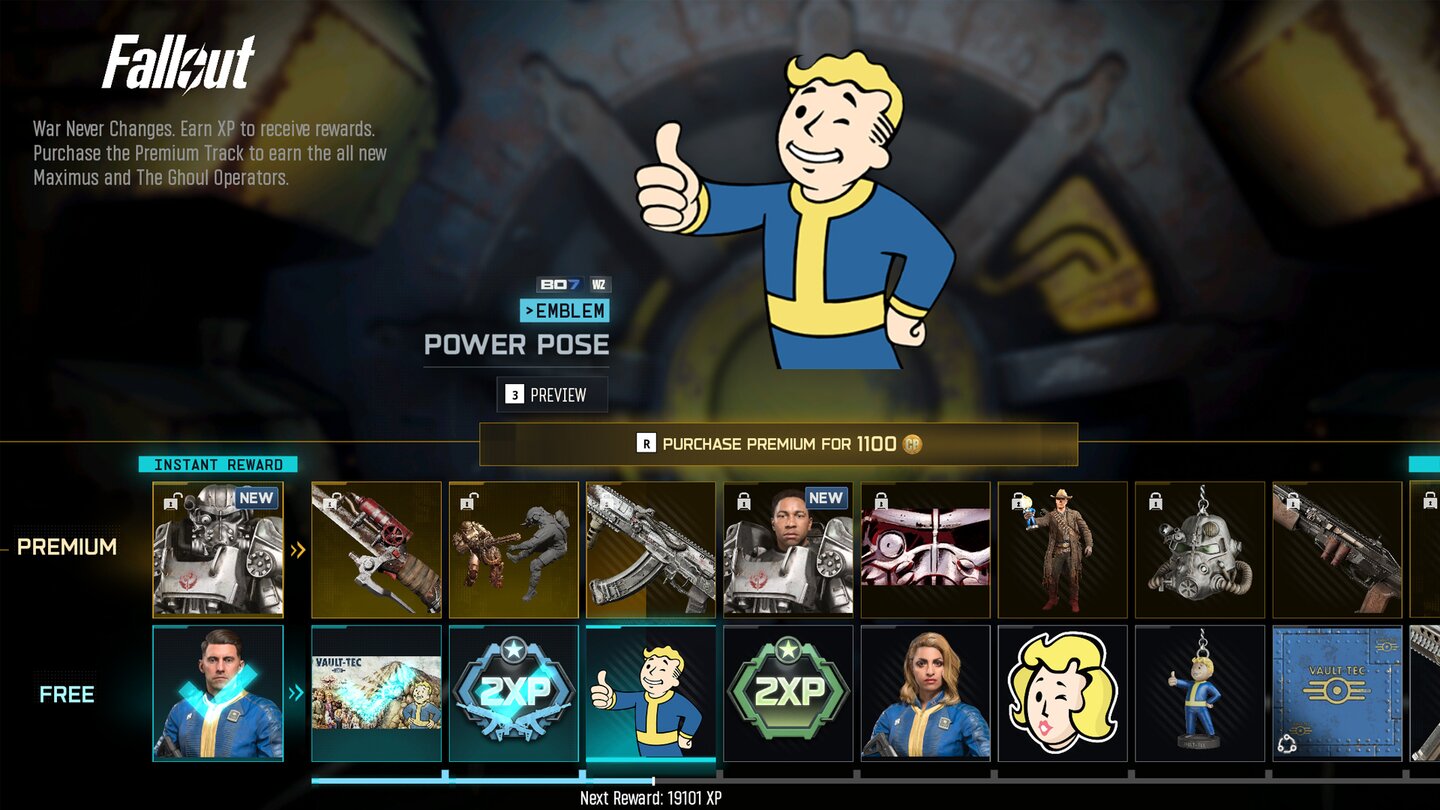Select the PREMIUM track label
Screen dimensions: 1440x810
click(65, 547)
